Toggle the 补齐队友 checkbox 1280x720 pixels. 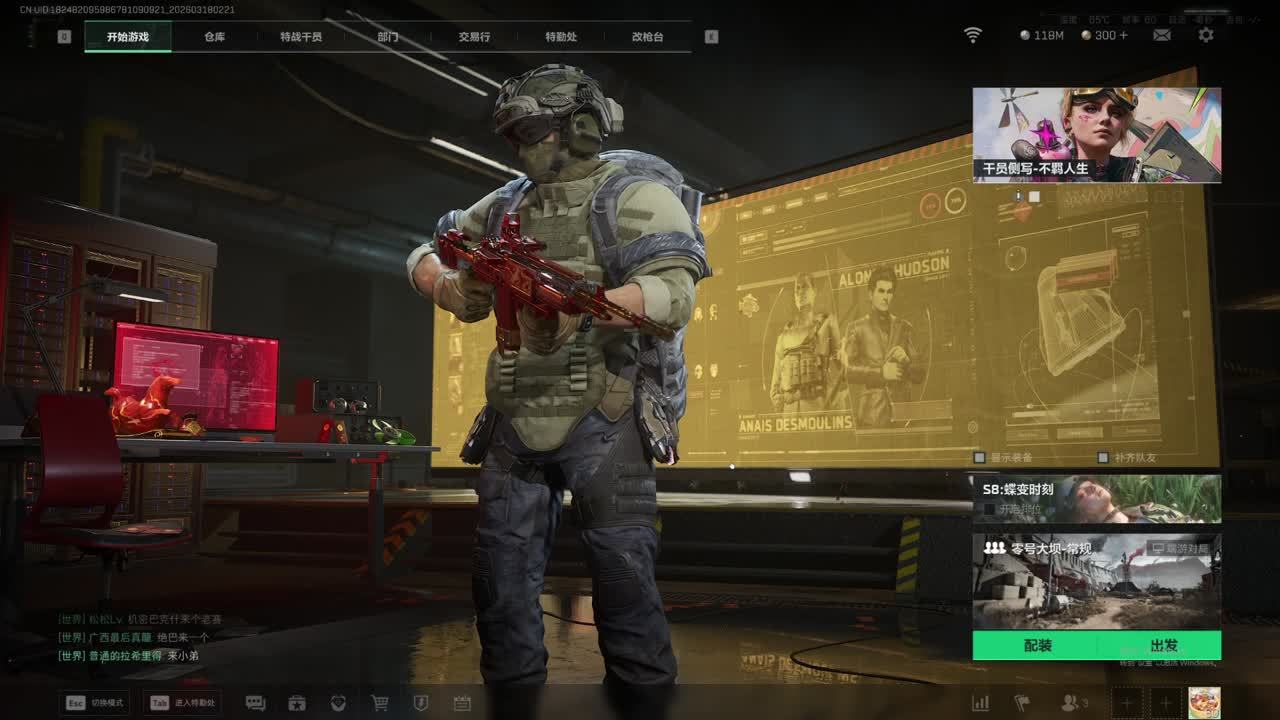click(1103, 457)
